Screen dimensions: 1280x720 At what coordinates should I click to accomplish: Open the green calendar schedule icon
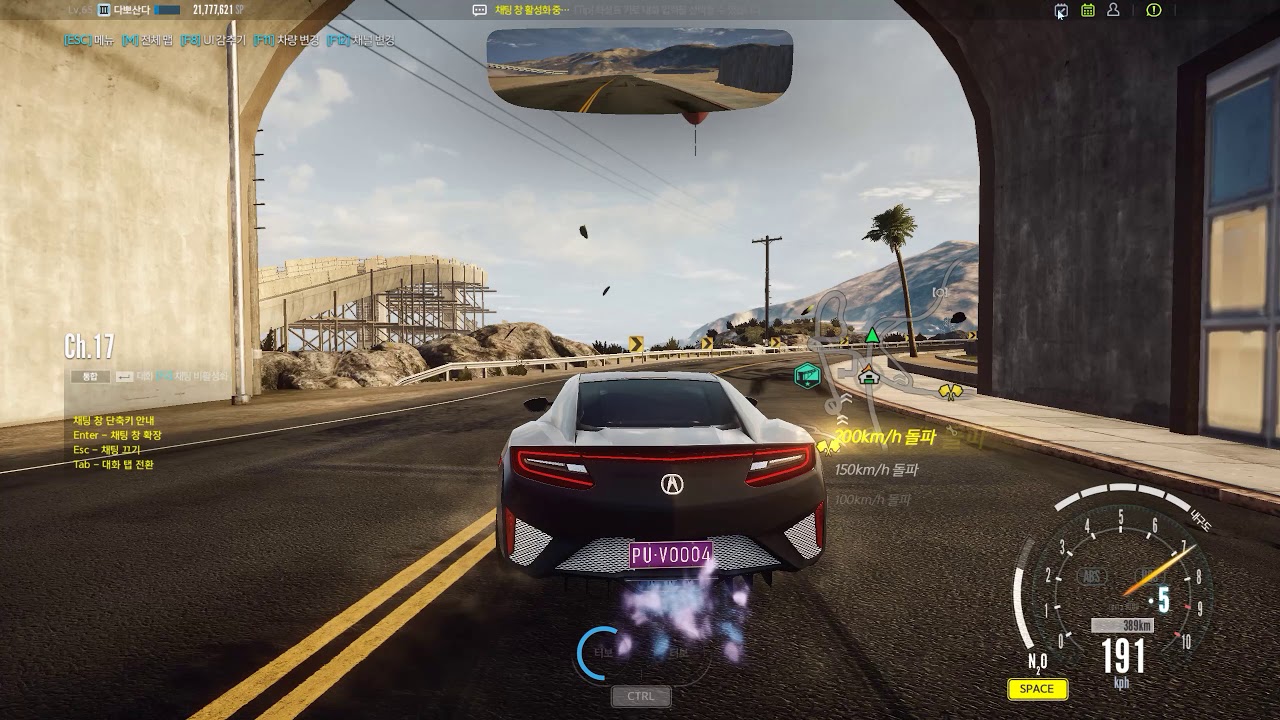point(1087,10)
